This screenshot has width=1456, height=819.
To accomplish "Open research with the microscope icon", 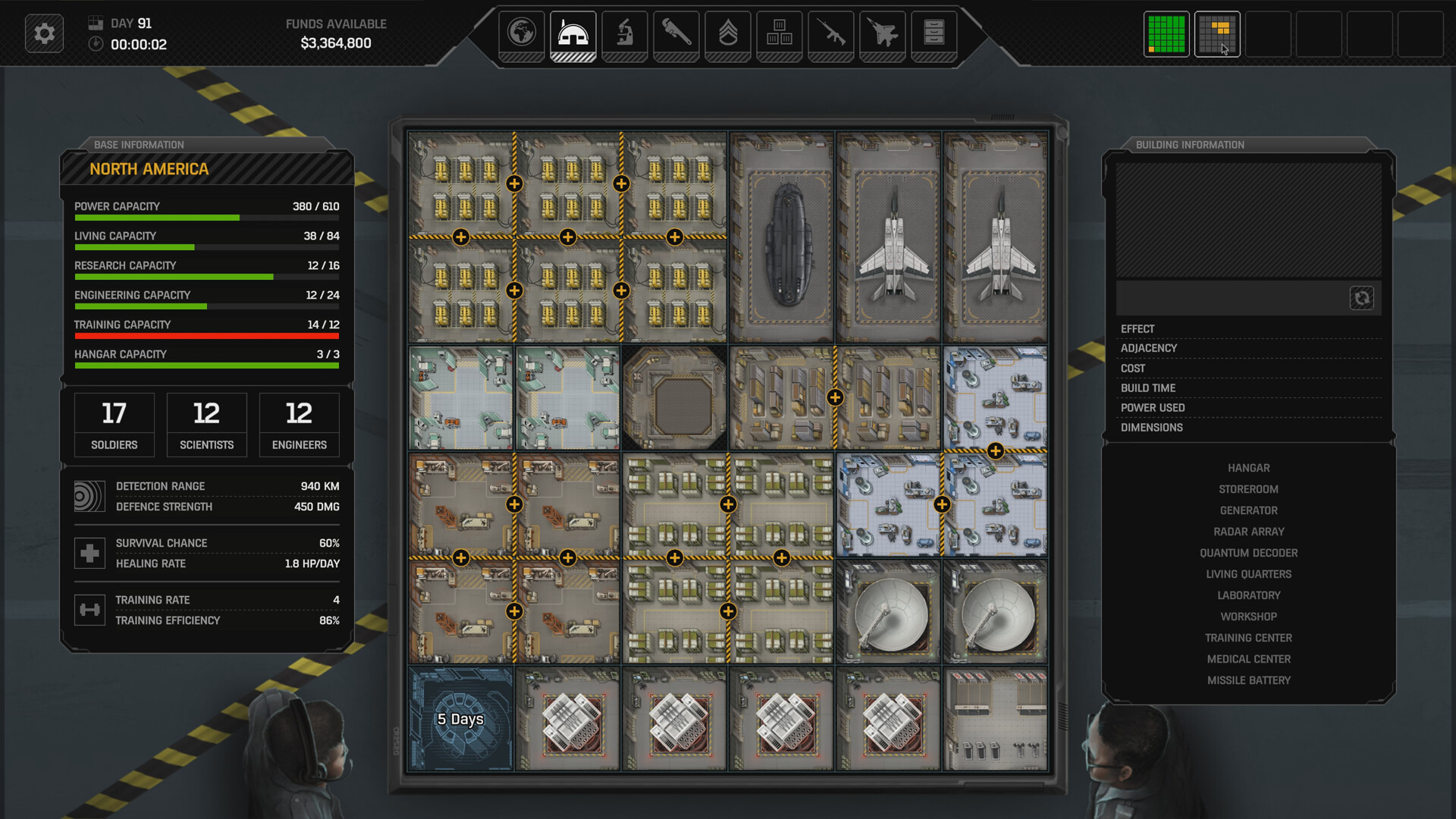I will (624, 33).
